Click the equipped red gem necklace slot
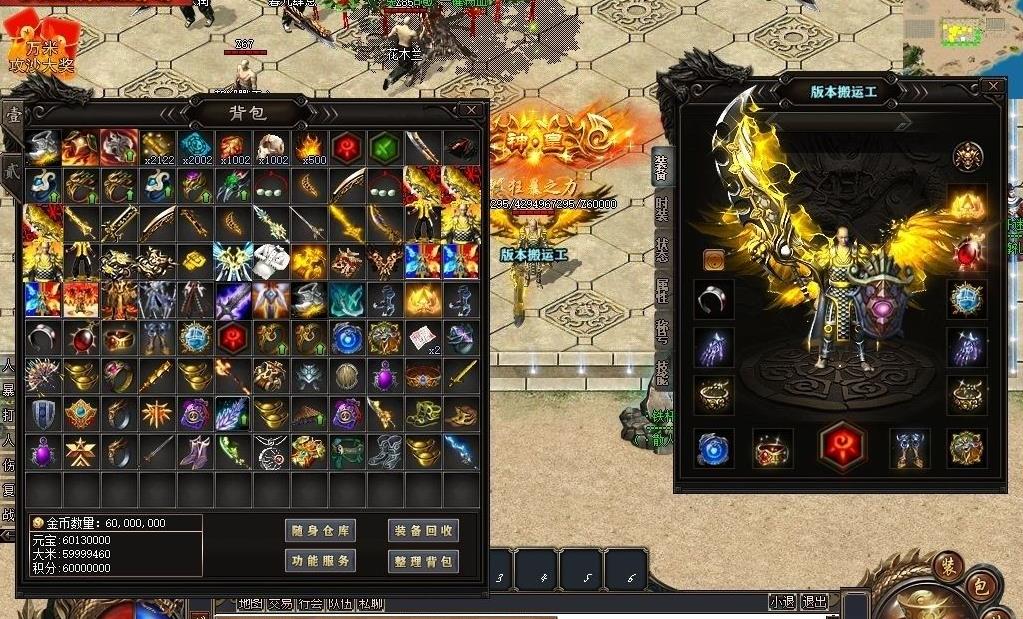 967,251
